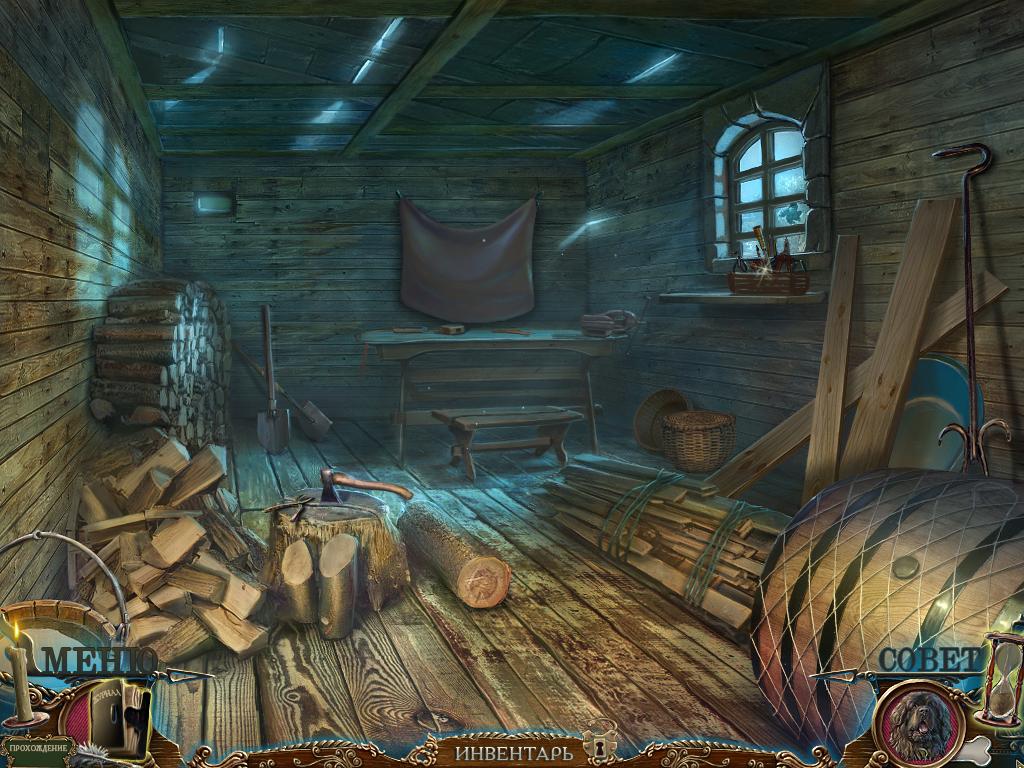1024x768 pixels.
Task: Toggle the inventory padlock
Action: [x=602, y=746]
